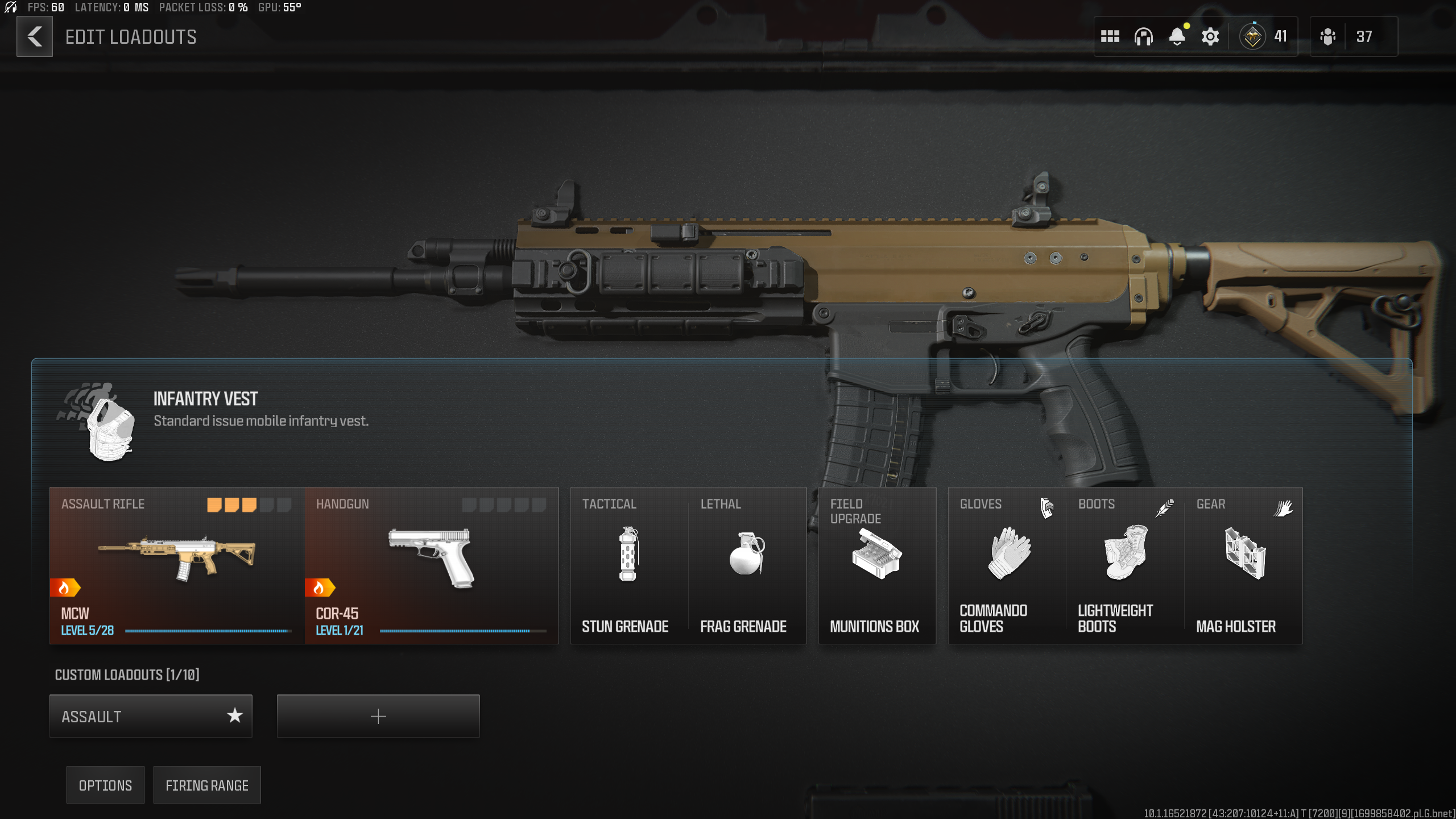Choose the Frag Grenade lethal slot
The width and height of the screenshot is (1456, 819).
pyautogui.click(x=747, y=565)
